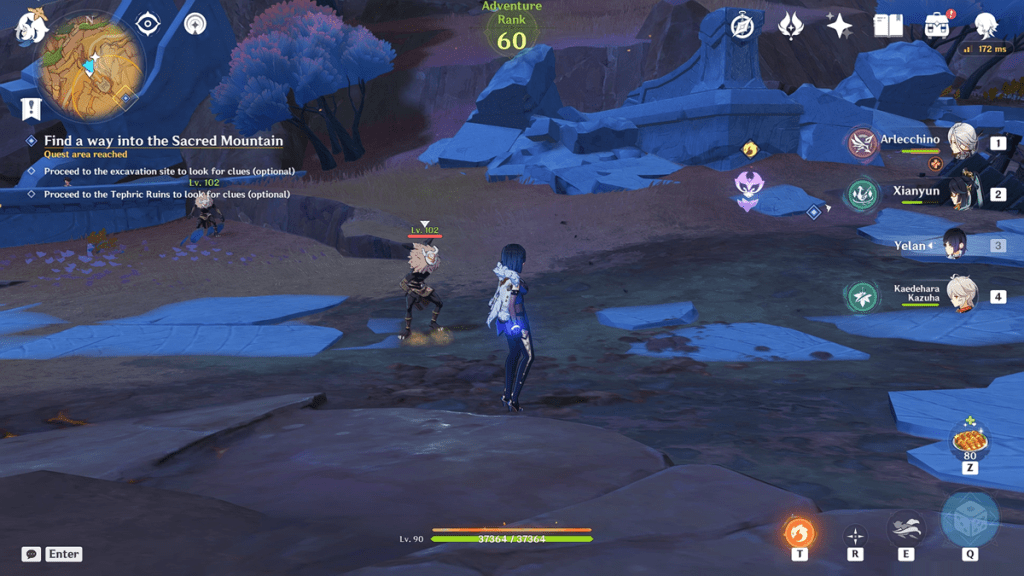
Task: Select the Sacred Mountain quest tracker title
Action: [163, 141]
